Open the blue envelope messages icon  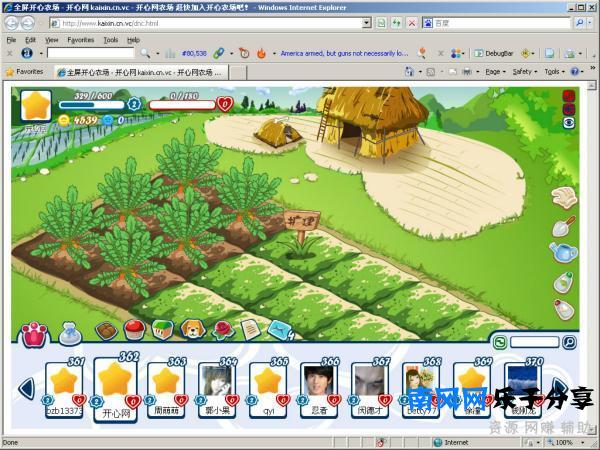click(x=281, y=329)
